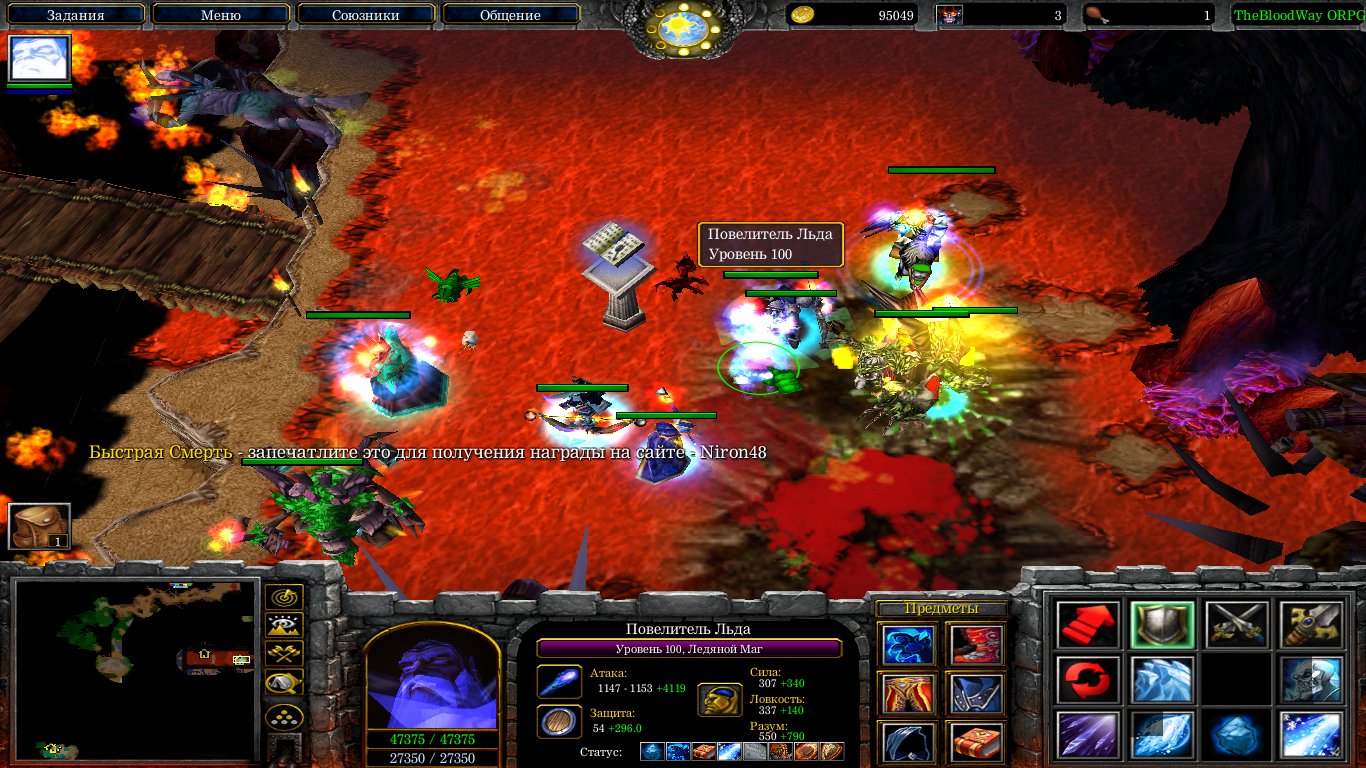Open the formation toggle button

click(284, 716)
